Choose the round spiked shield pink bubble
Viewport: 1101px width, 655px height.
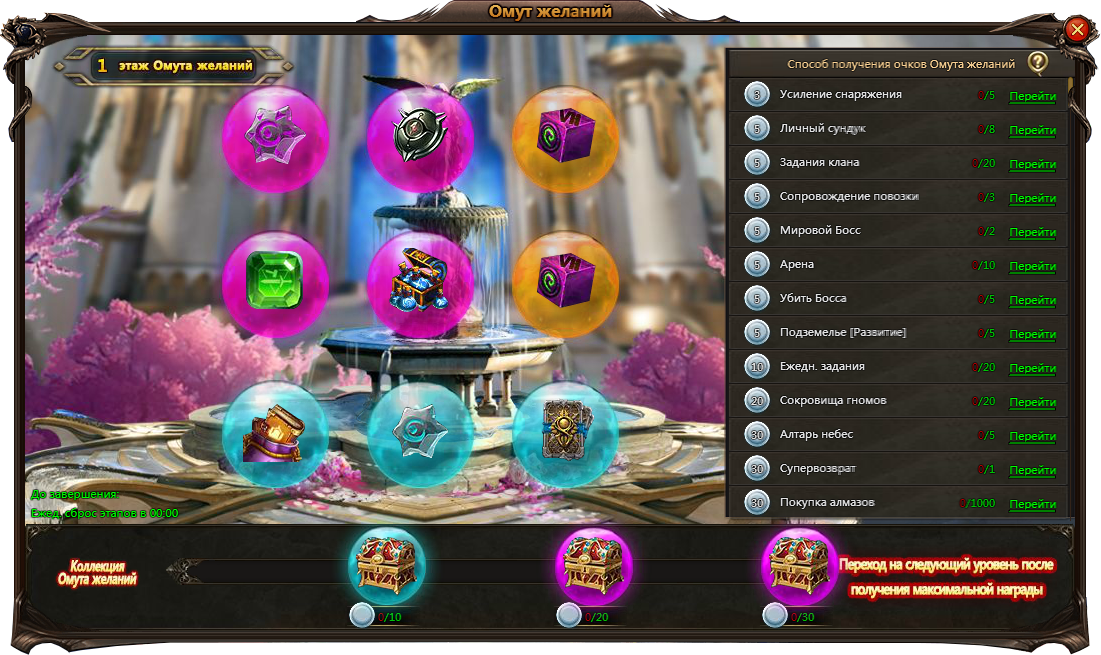(420, 138)
